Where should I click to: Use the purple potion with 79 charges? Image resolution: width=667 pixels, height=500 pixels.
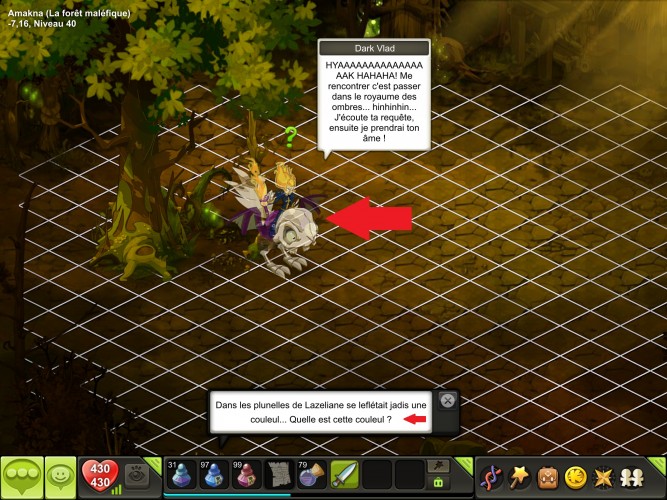point(311,473)
